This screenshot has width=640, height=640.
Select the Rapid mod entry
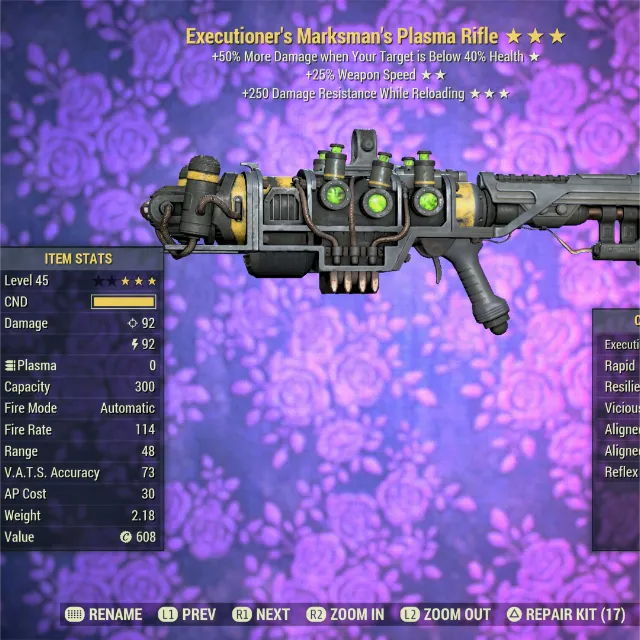tap(620, 366)
